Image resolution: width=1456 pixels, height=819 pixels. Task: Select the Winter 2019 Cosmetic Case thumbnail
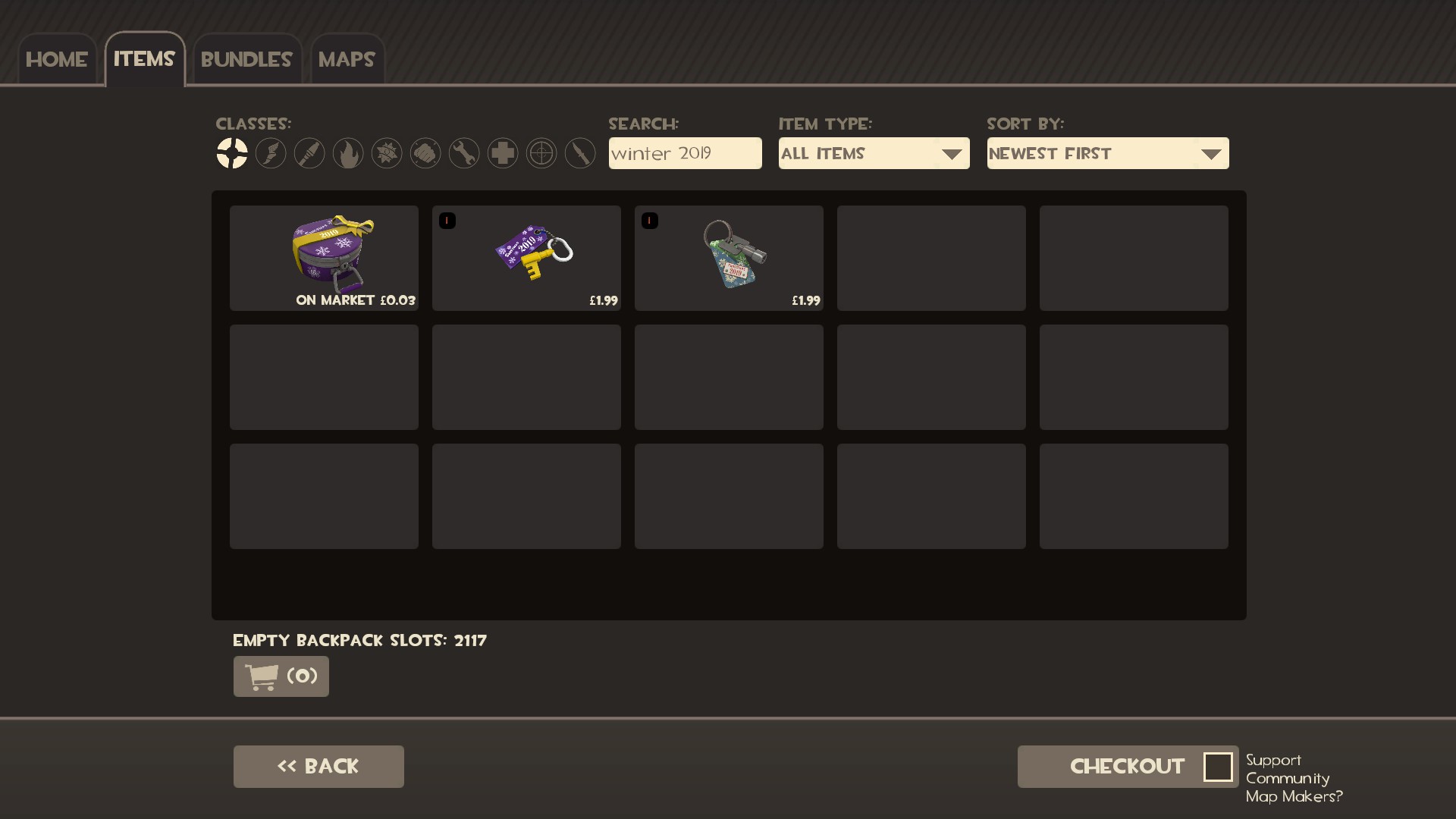point(324,258)
